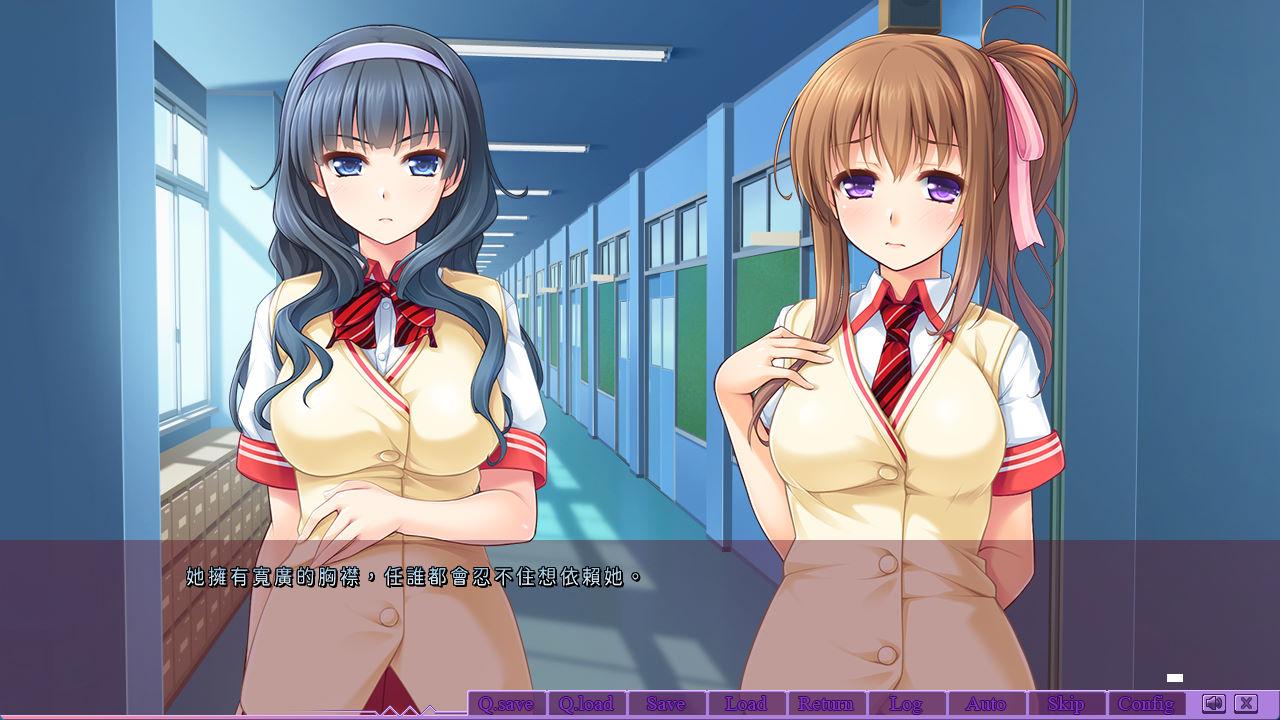Open the Load menu
This screenshot has height=720, width=1280.
tap(746, 704)
